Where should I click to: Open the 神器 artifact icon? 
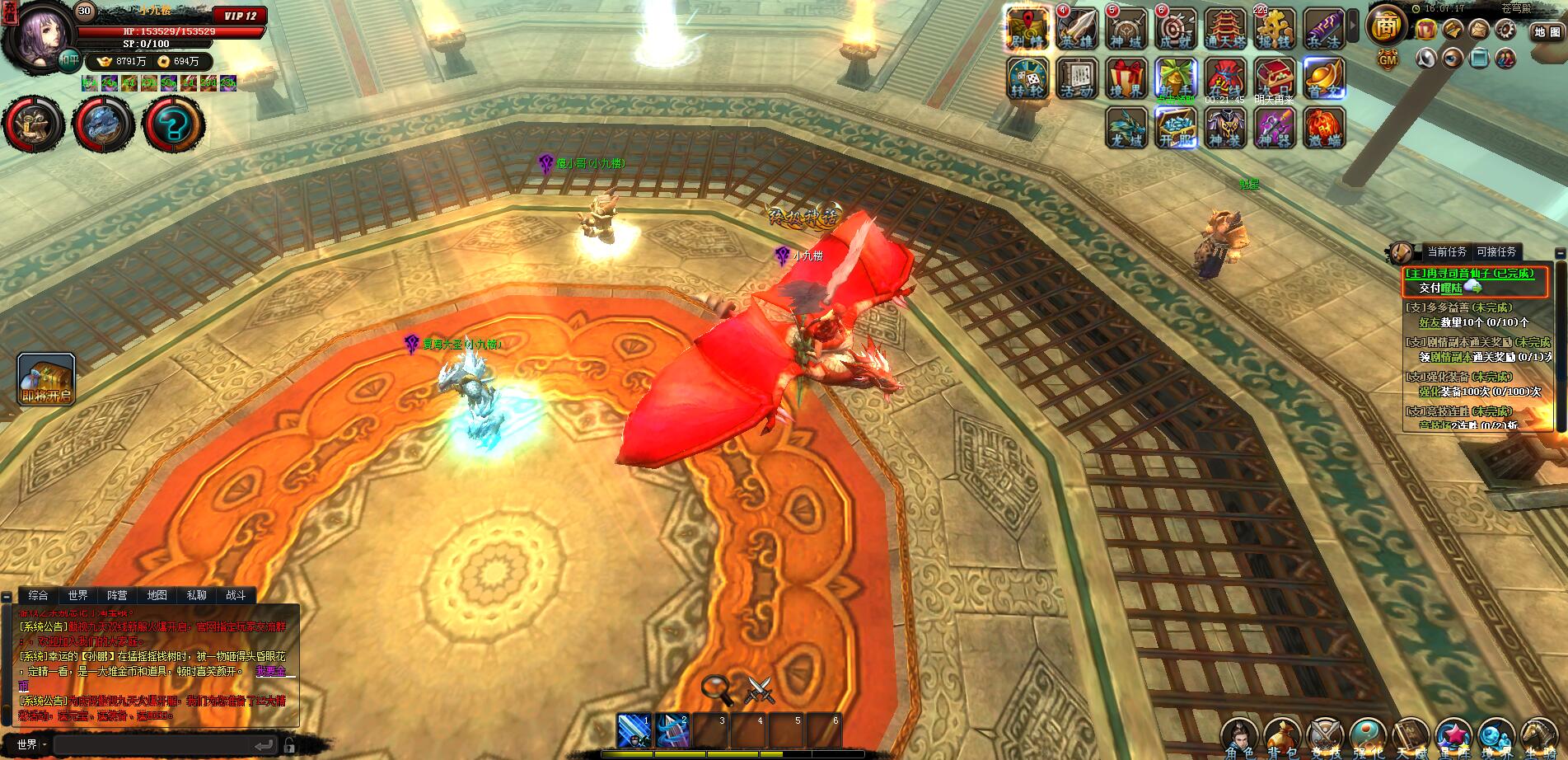click(x=1275, y=128)
